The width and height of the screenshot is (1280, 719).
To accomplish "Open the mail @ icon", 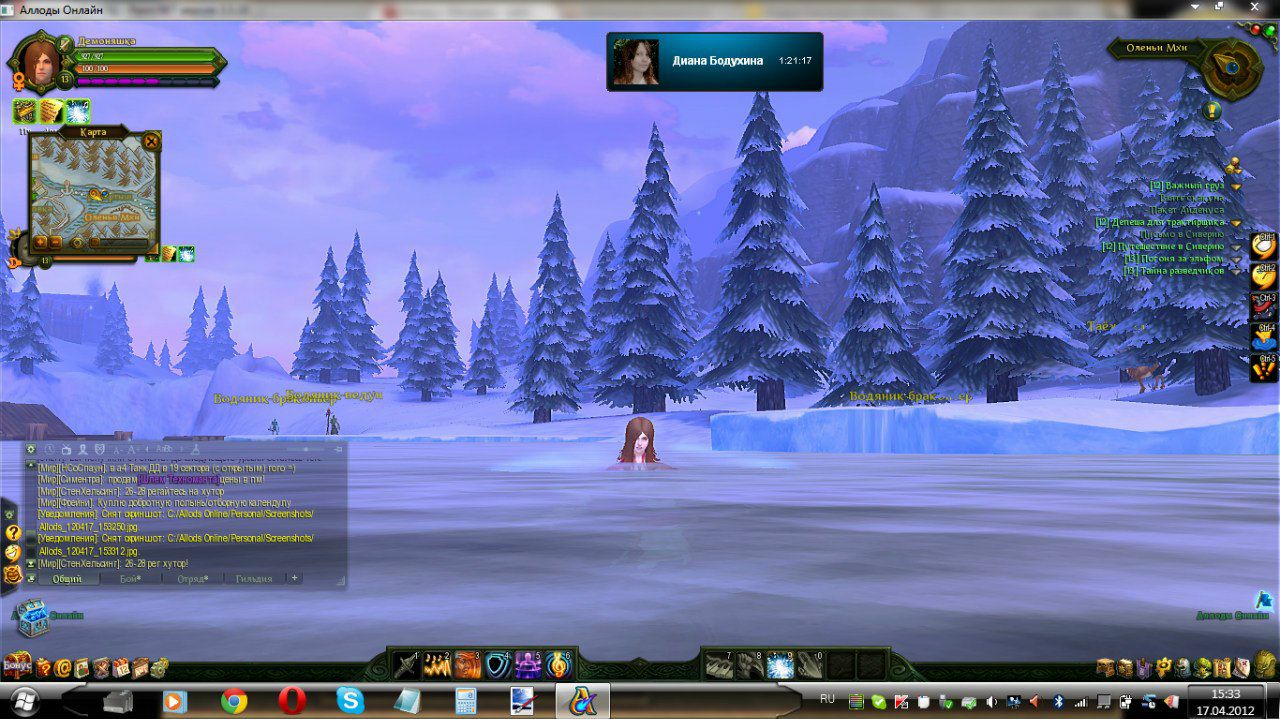I will click(63, 667).
